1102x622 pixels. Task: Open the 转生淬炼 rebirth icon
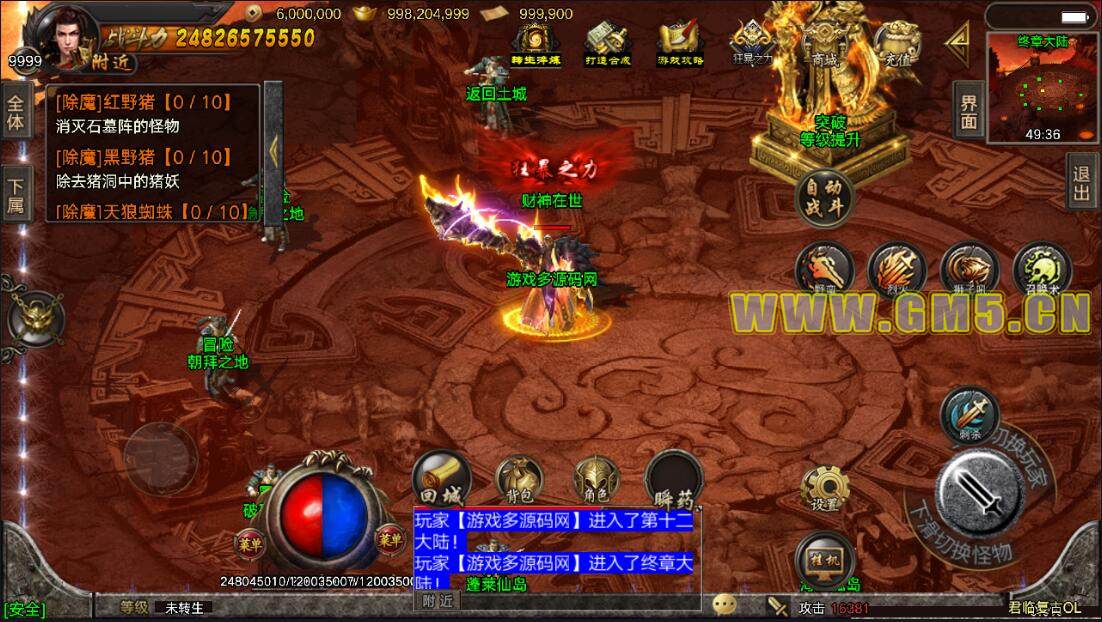click(x=535, y=44)
